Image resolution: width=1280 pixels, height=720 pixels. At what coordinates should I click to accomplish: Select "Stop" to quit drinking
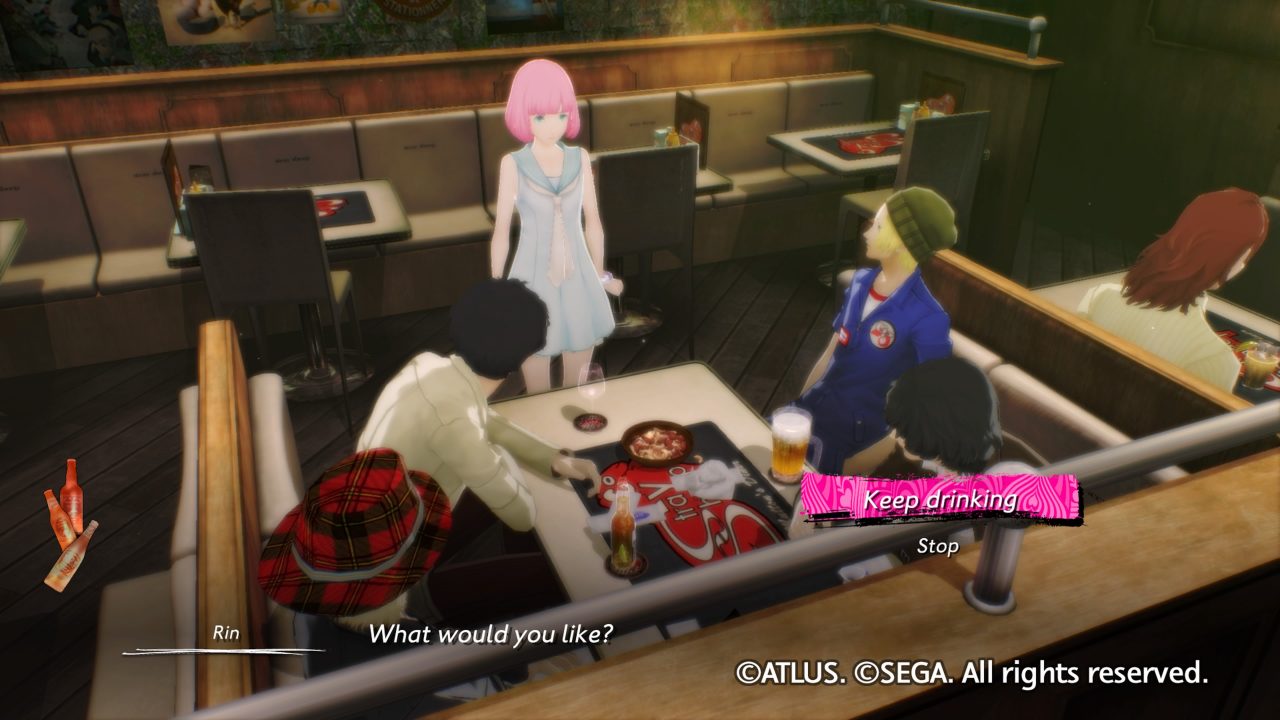click(937, 546)
